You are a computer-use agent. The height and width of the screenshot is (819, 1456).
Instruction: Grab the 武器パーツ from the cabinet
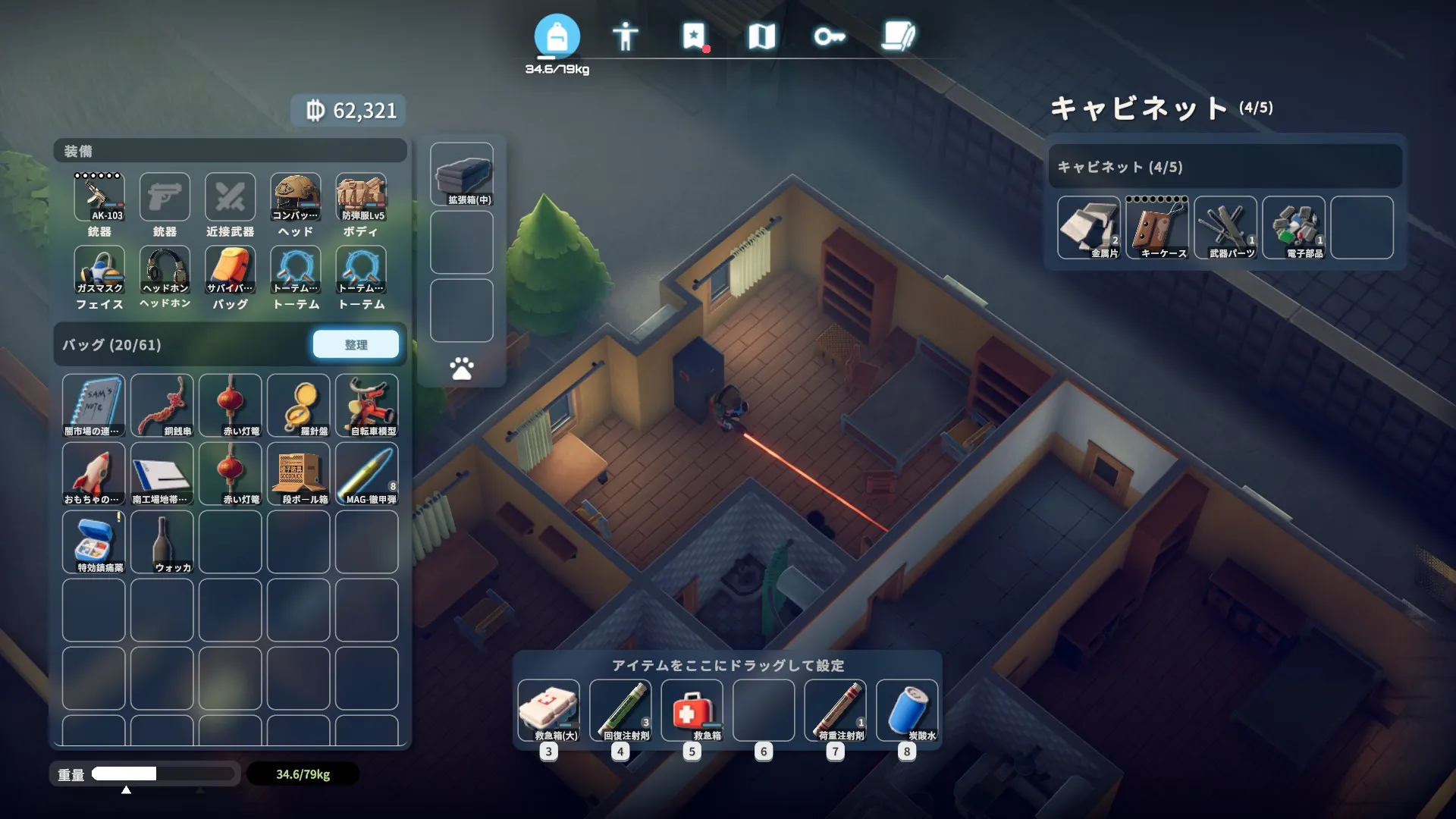1225,227
